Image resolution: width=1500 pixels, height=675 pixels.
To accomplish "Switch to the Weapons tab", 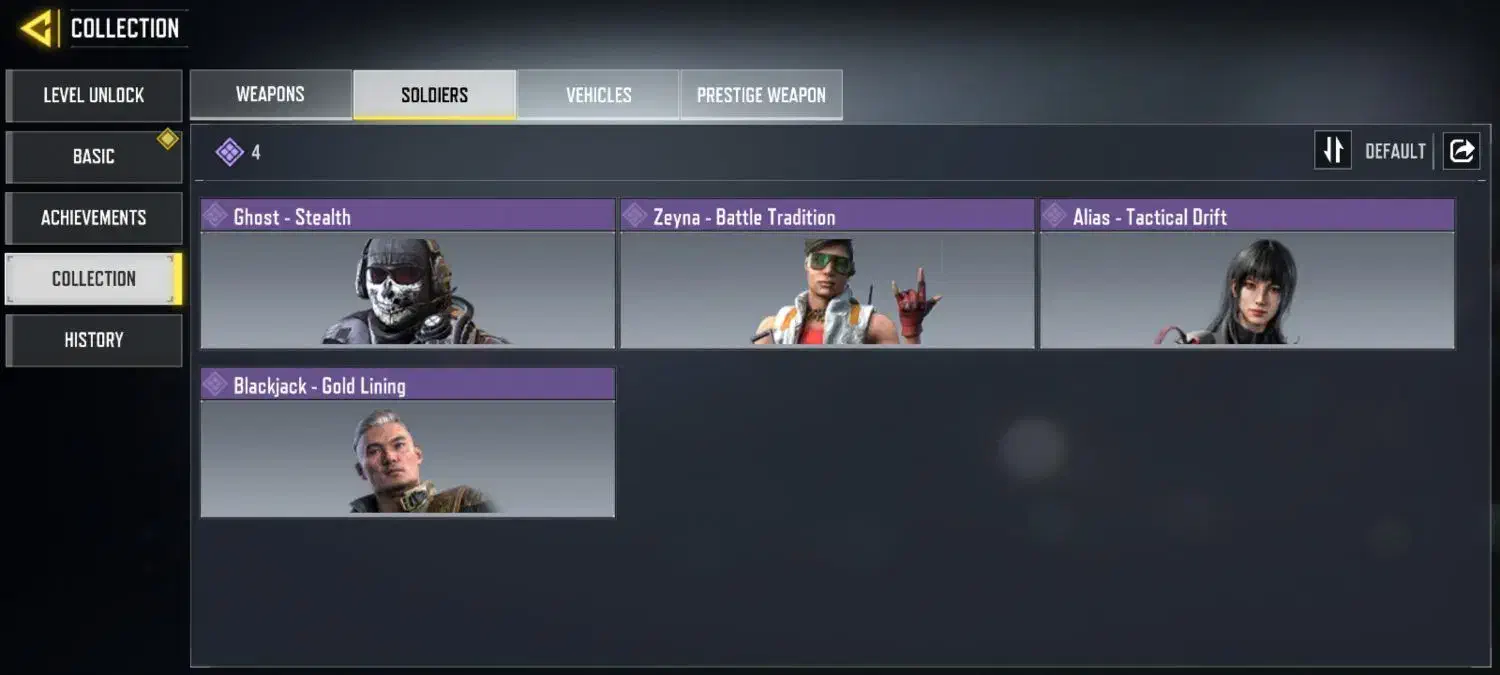I will [270, 95].
